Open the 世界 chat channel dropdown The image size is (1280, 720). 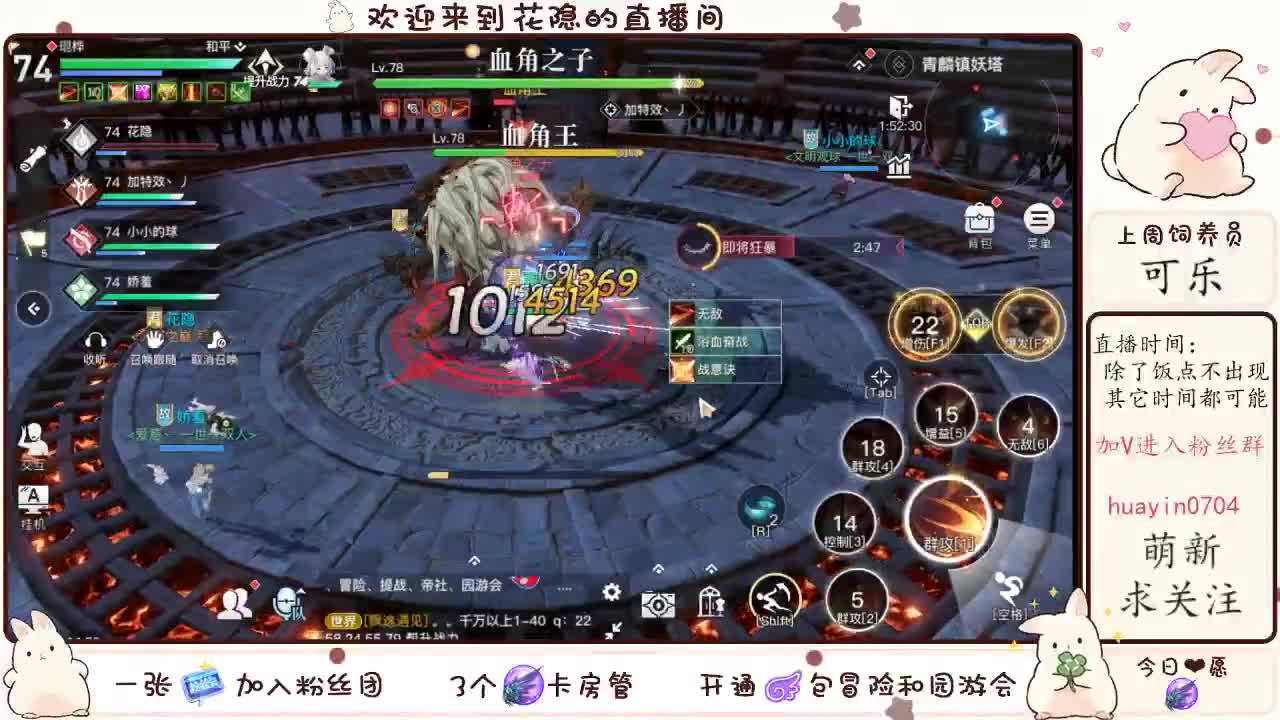(345, 620)
